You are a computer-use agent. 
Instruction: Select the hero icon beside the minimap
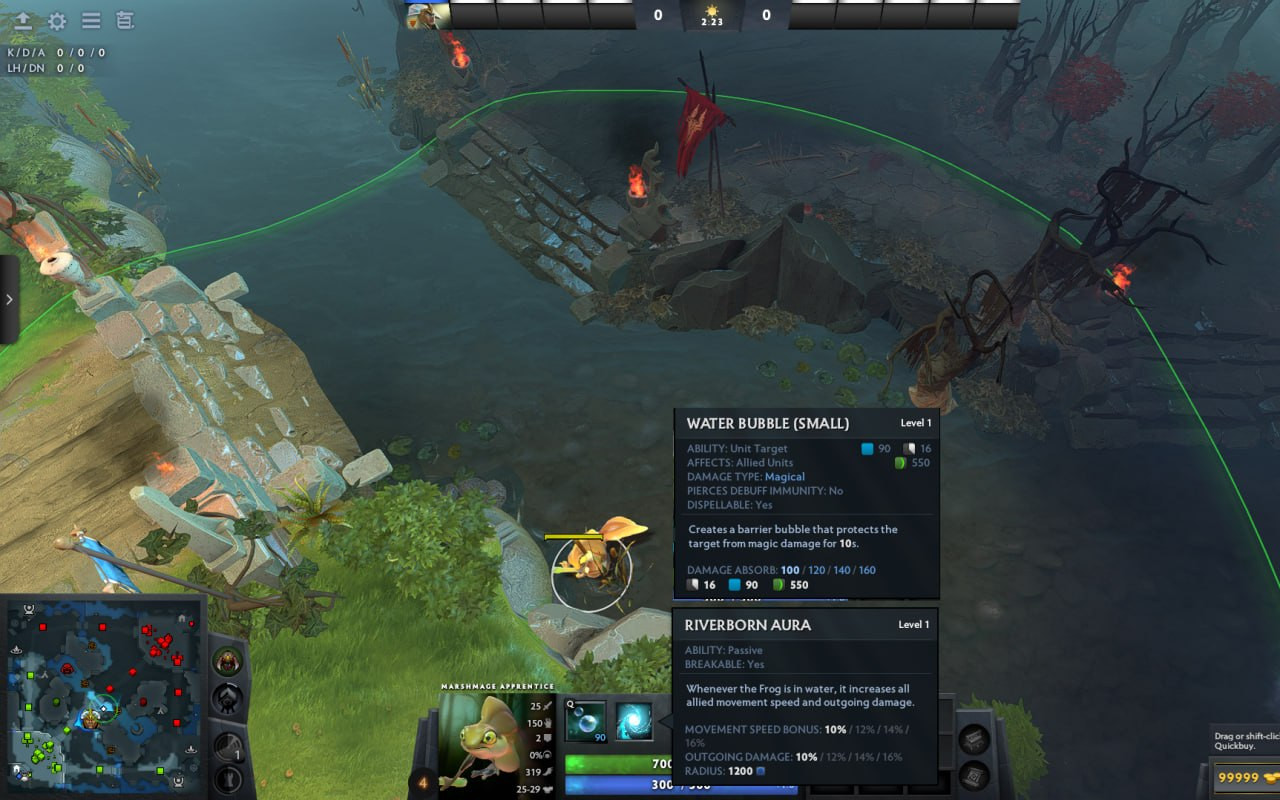point(229,661)
